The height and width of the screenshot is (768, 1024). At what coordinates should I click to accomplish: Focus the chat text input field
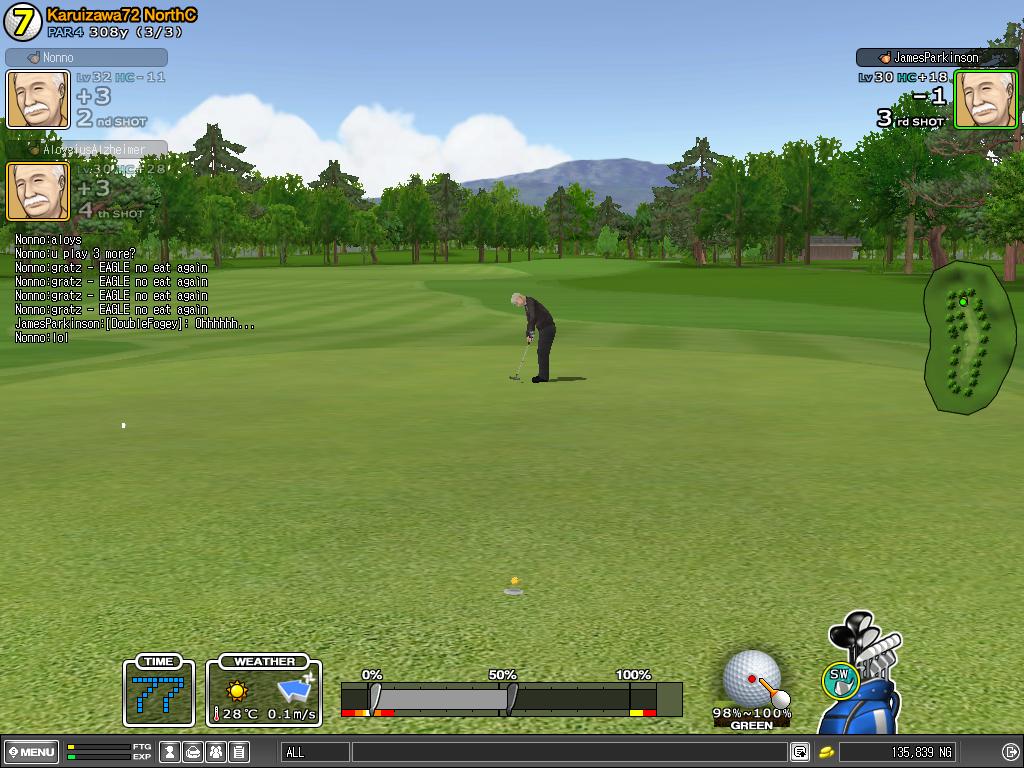(568, 752)
